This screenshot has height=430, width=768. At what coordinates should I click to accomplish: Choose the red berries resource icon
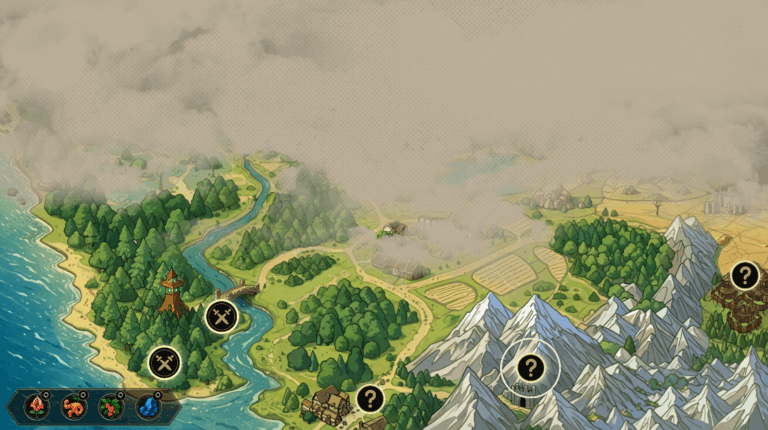click(x=111, y=406)
